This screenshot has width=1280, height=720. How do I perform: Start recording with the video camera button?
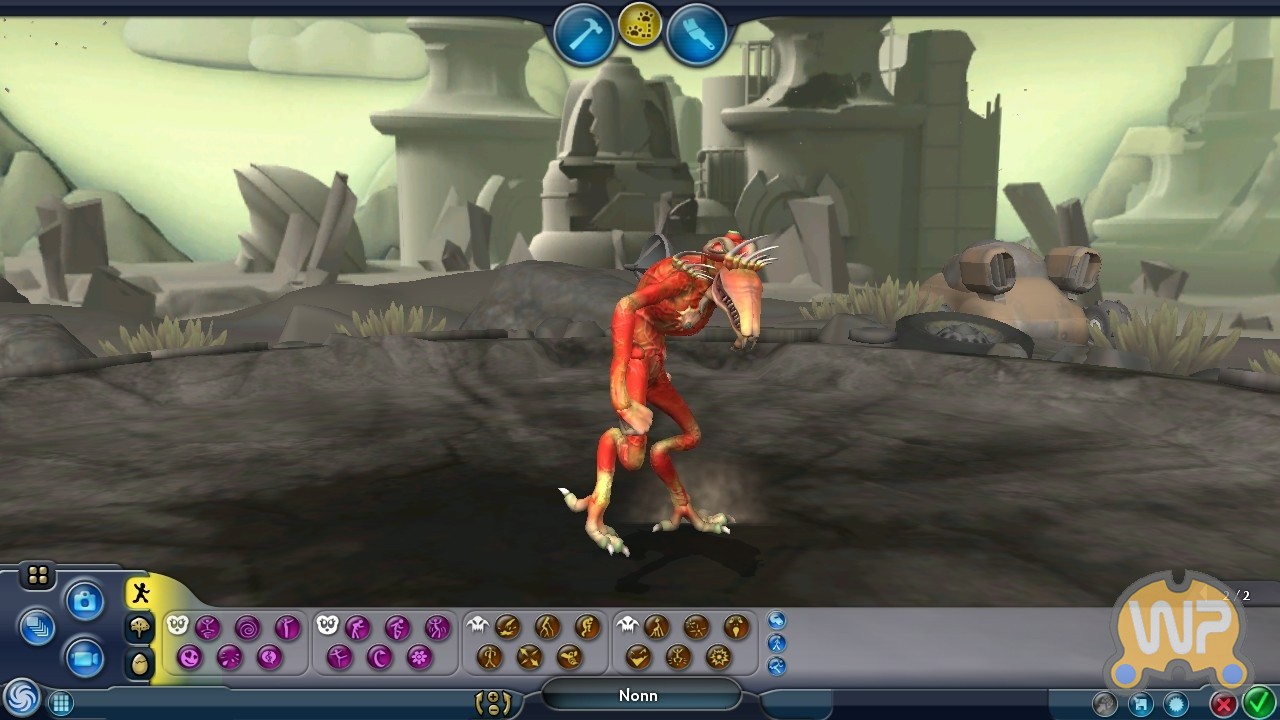pyautogui.click(x=85, y=657)
